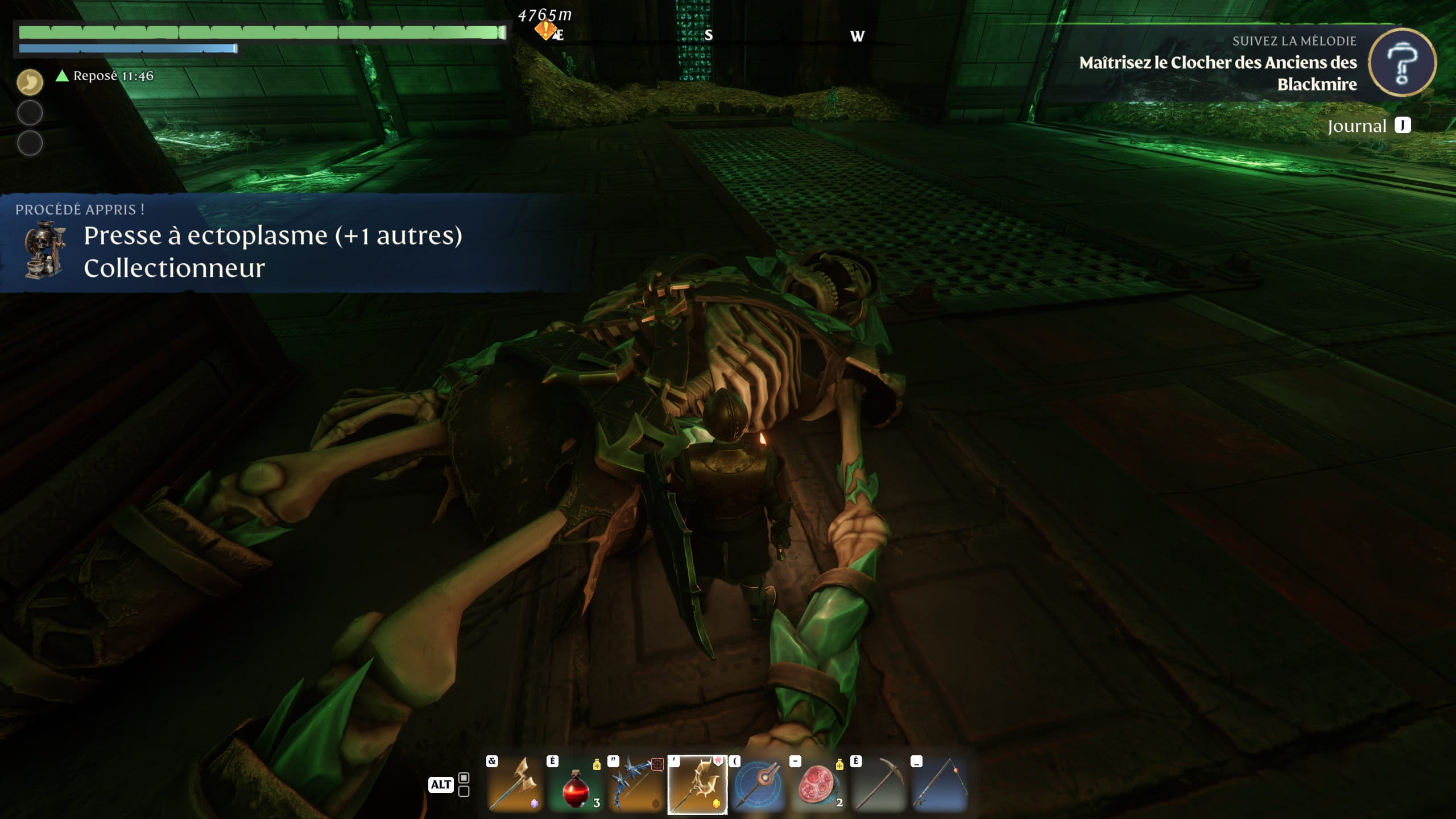The width and height of the screenshot is (1456, 819).
Task: Select the quest marker on the compass
Action: (546, 30)
